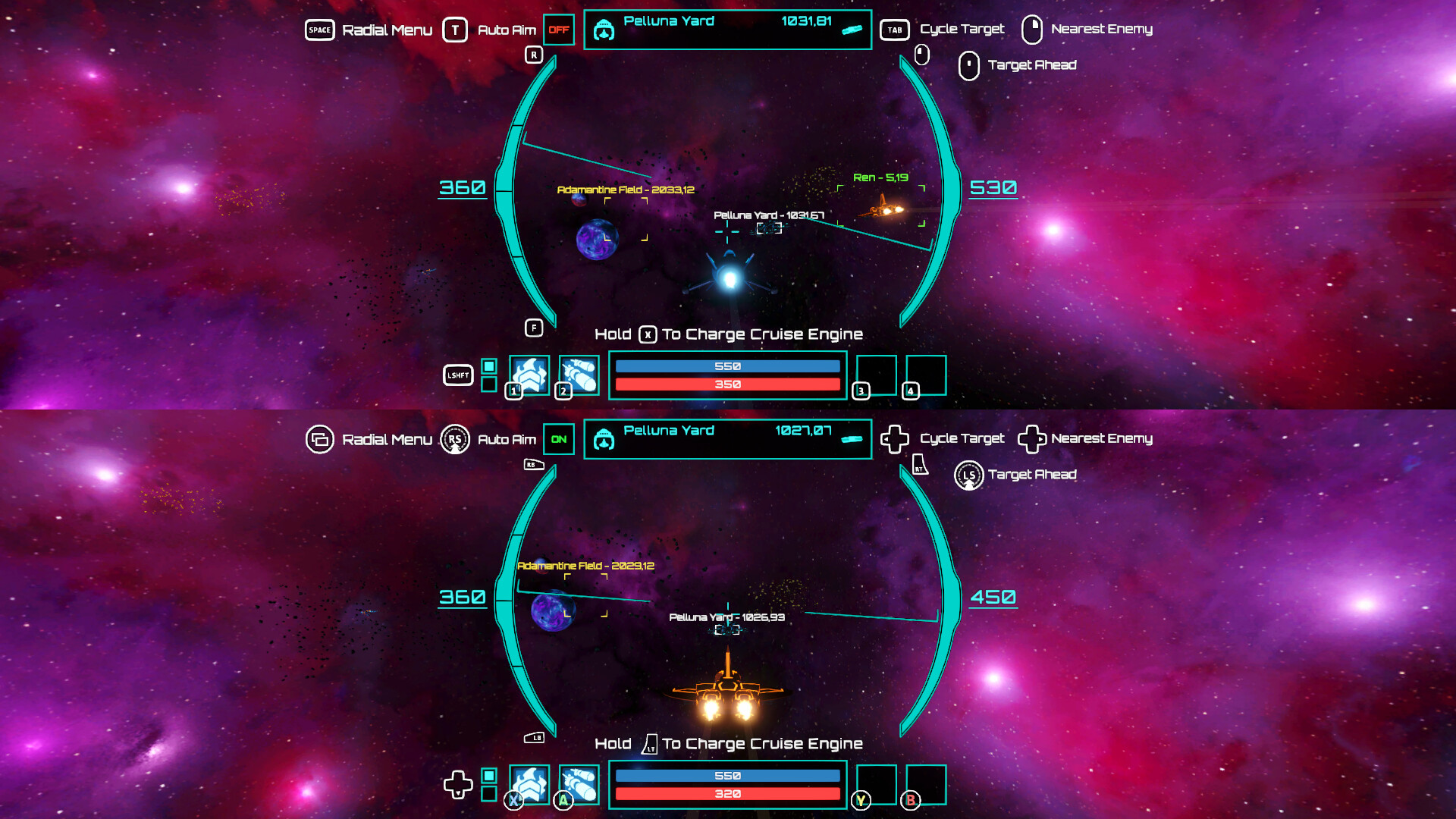Click the Adamantine Field waypoint marker
The image size is (1456, 819).
tap(626, 190)
